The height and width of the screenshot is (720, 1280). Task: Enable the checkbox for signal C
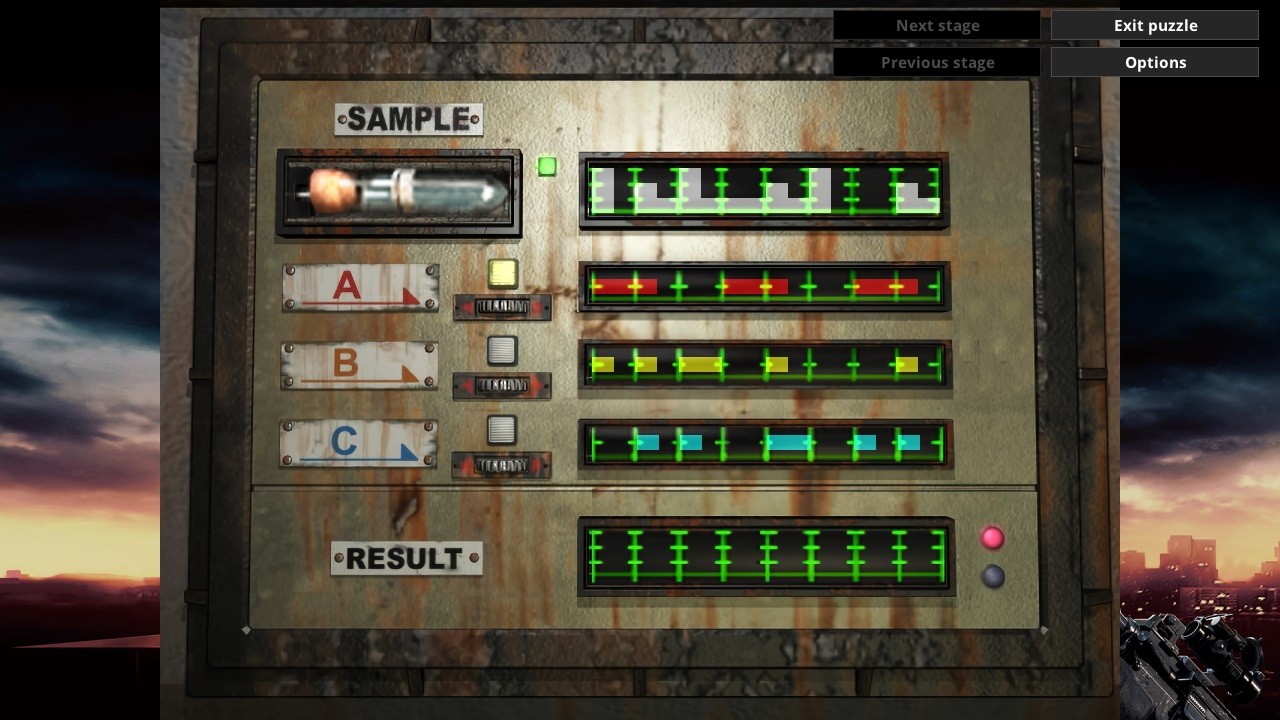(503, 428)
